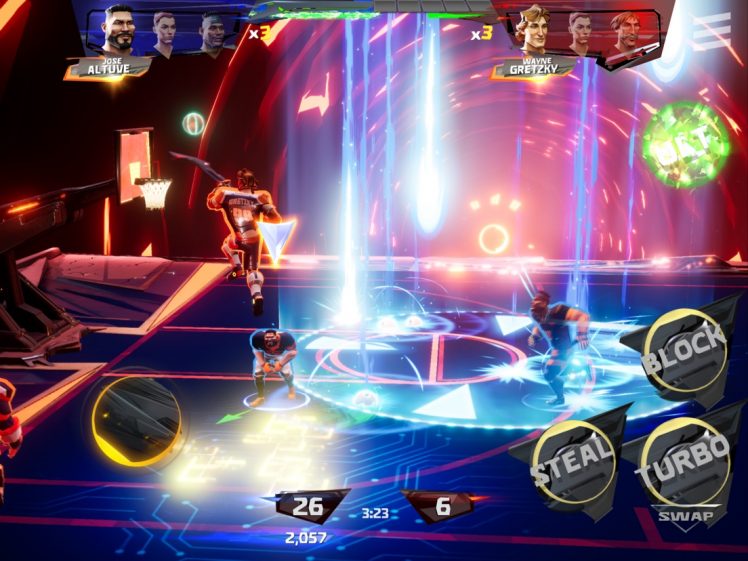Screen dimensions: 748x561
Task: Select the Wayne Gretzky portrait
Action: [534, 33]
